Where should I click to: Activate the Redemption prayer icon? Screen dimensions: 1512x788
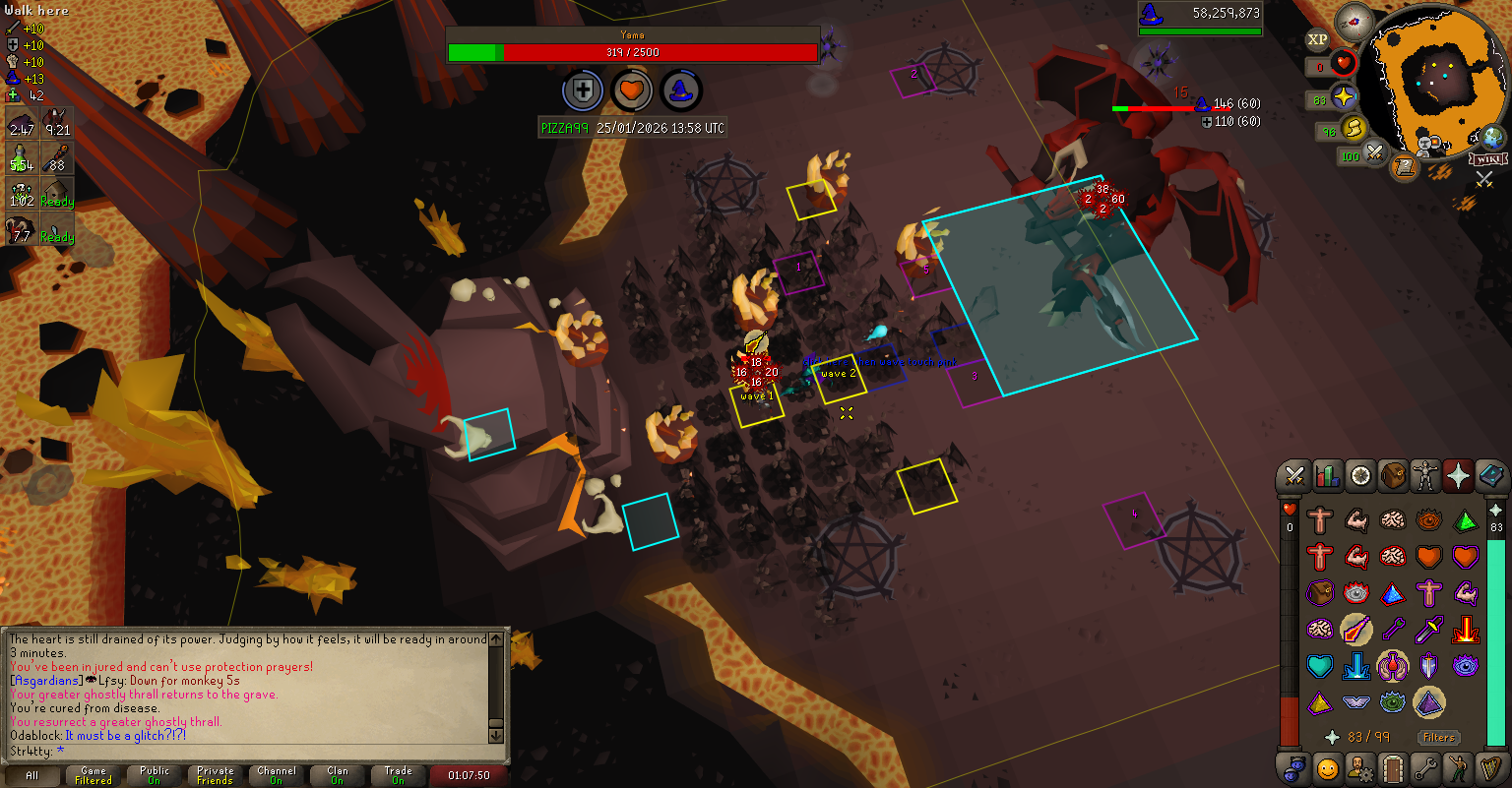click(x=1319, y=666)
